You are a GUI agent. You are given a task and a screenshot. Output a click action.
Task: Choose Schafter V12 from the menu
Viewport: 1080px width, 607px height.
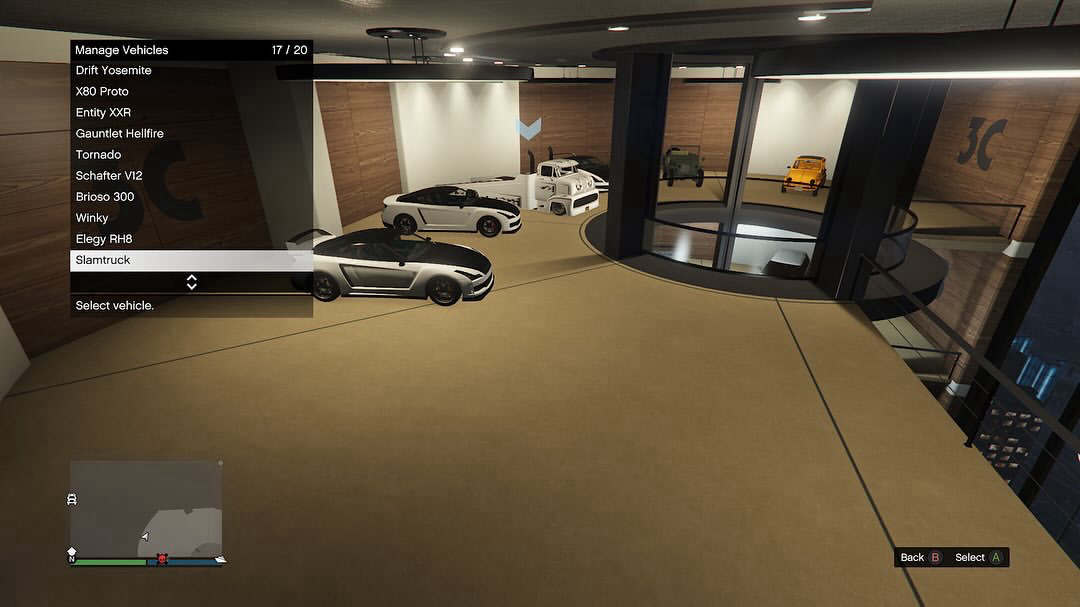tap(191, 176)
